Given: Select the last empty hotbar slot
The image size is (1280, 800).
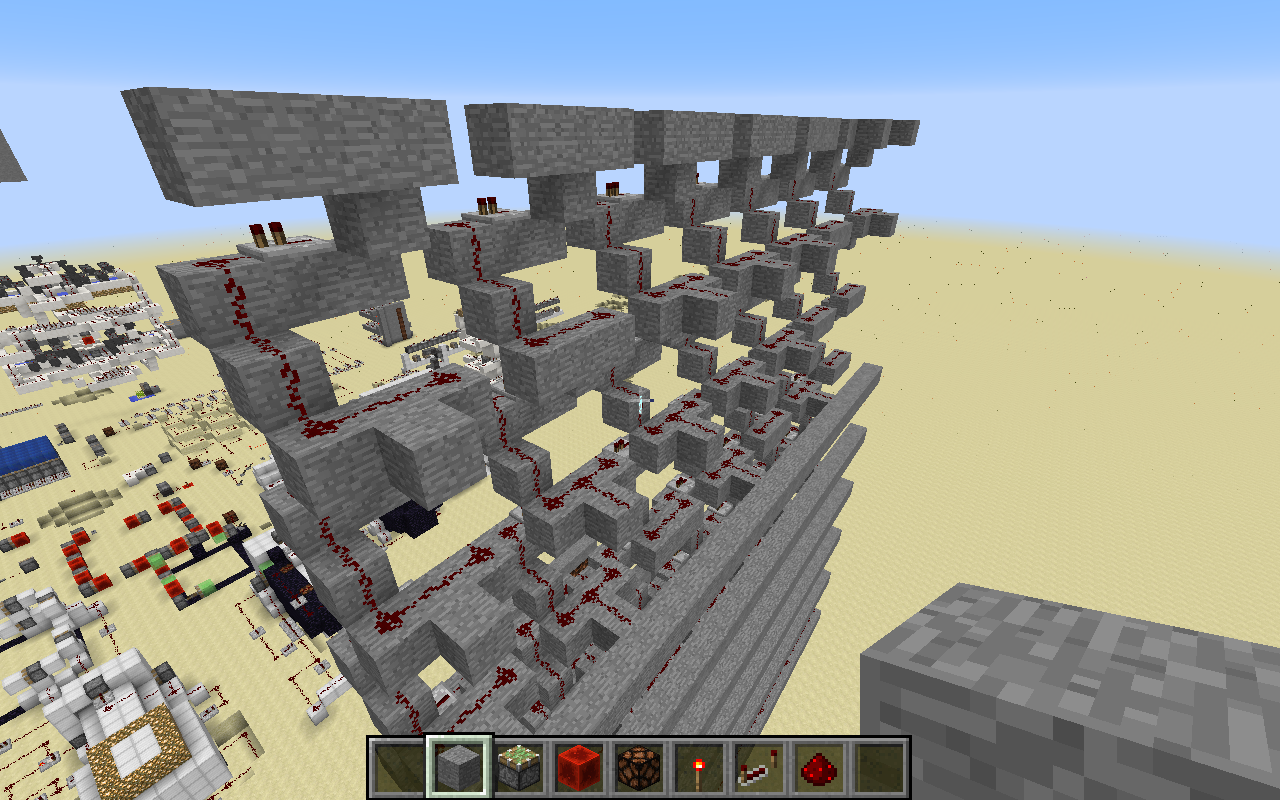Looking at the screenshot, I should click(879, 765).
